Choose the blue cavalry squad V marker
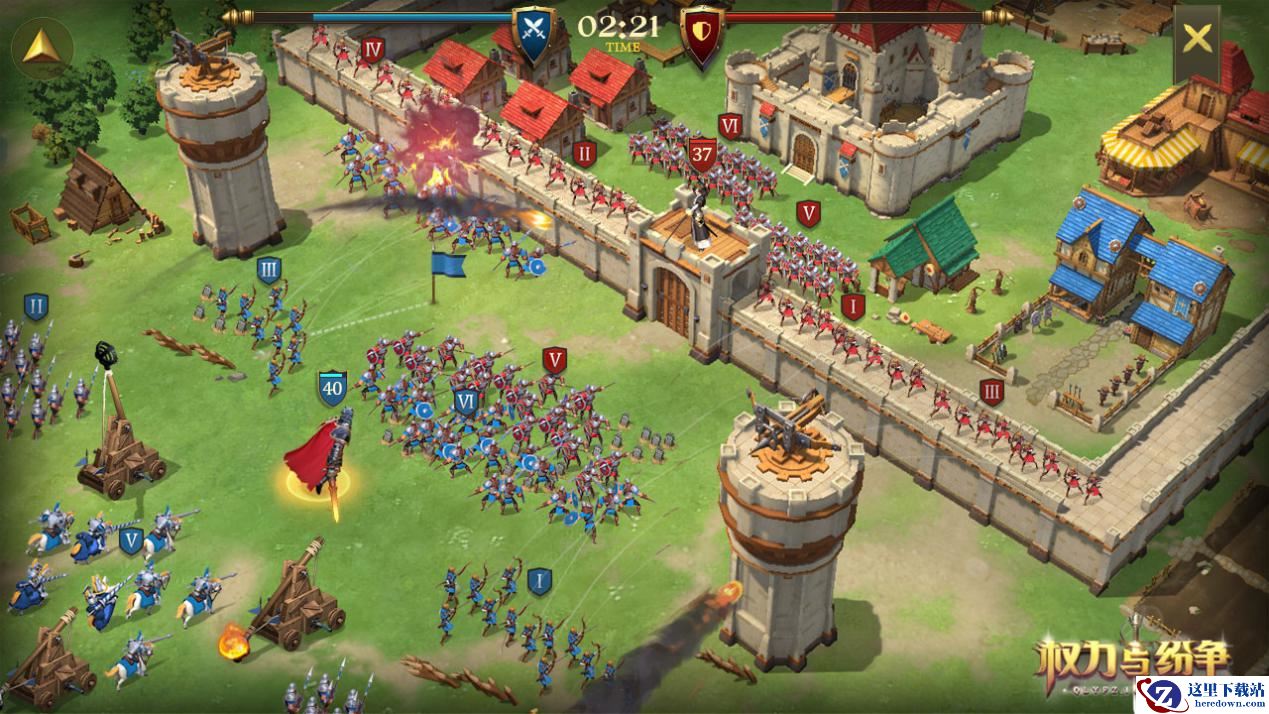This screenshot has height=714, width=1269. pos(130,541)
